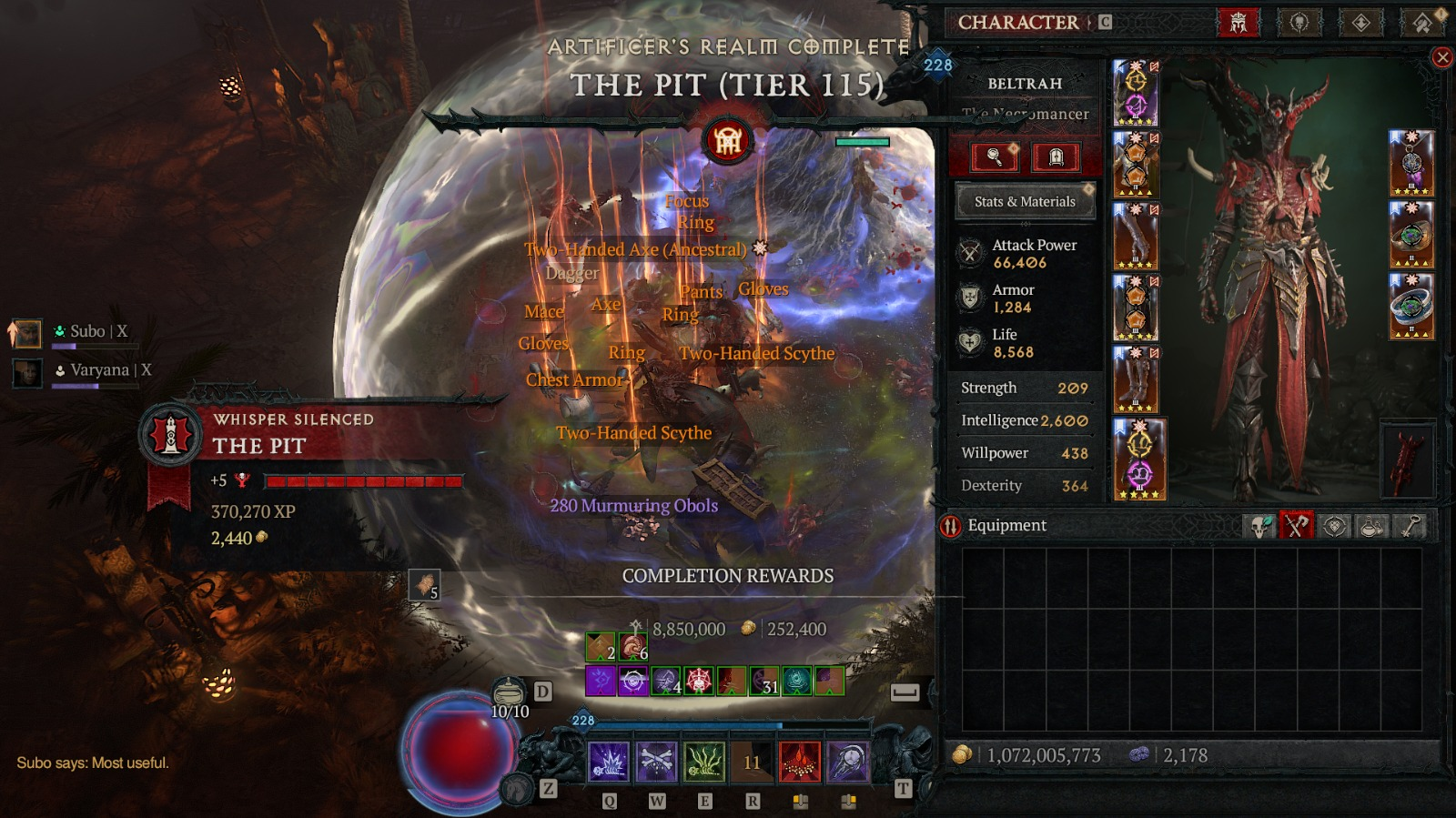Click the healing potion icon
This screenshot has width=1456, height=818.
click(x=510, y=693)
